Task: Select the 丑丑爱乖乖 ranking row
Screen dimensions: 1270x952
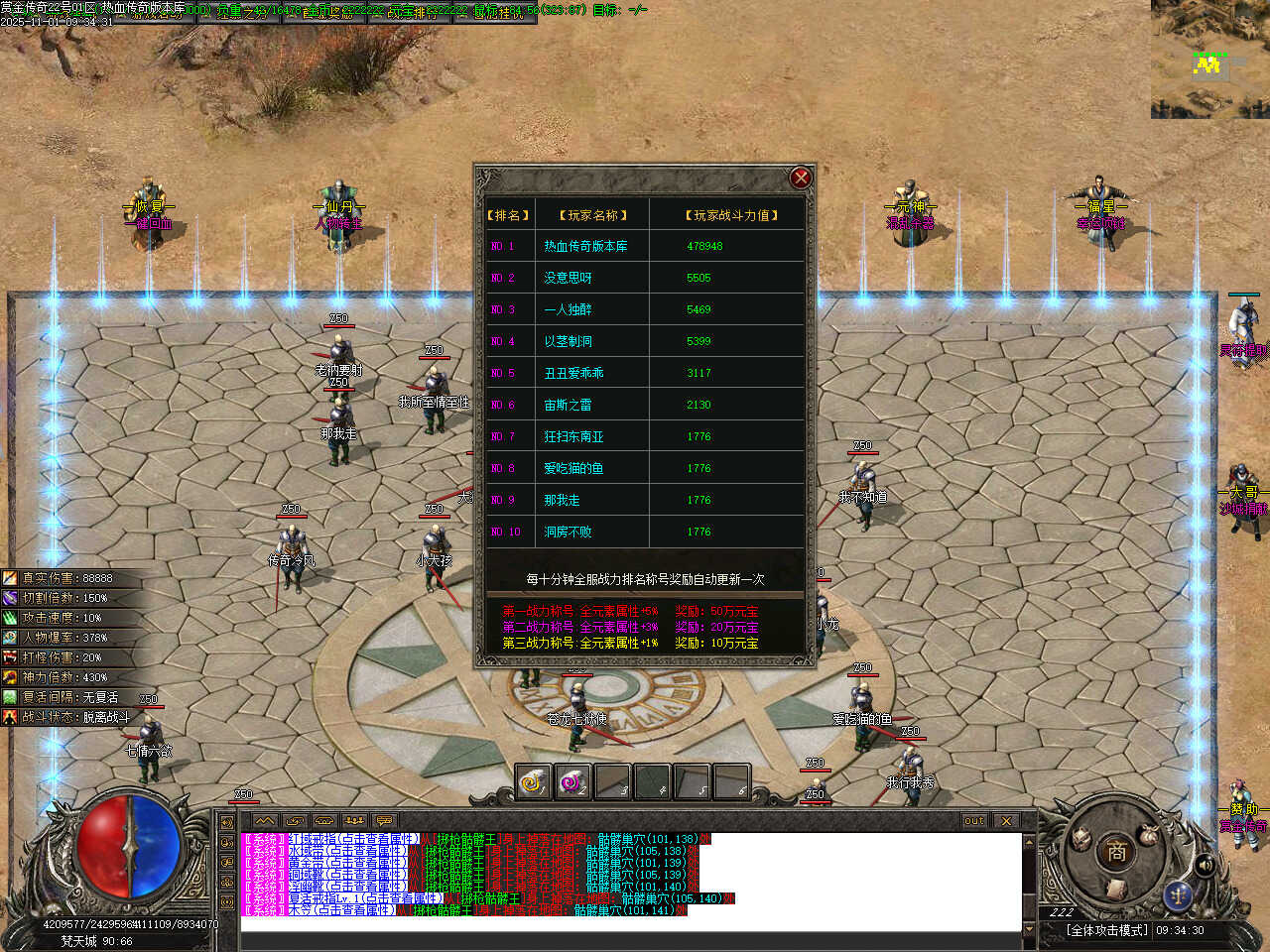Action: tap(645, 373)
